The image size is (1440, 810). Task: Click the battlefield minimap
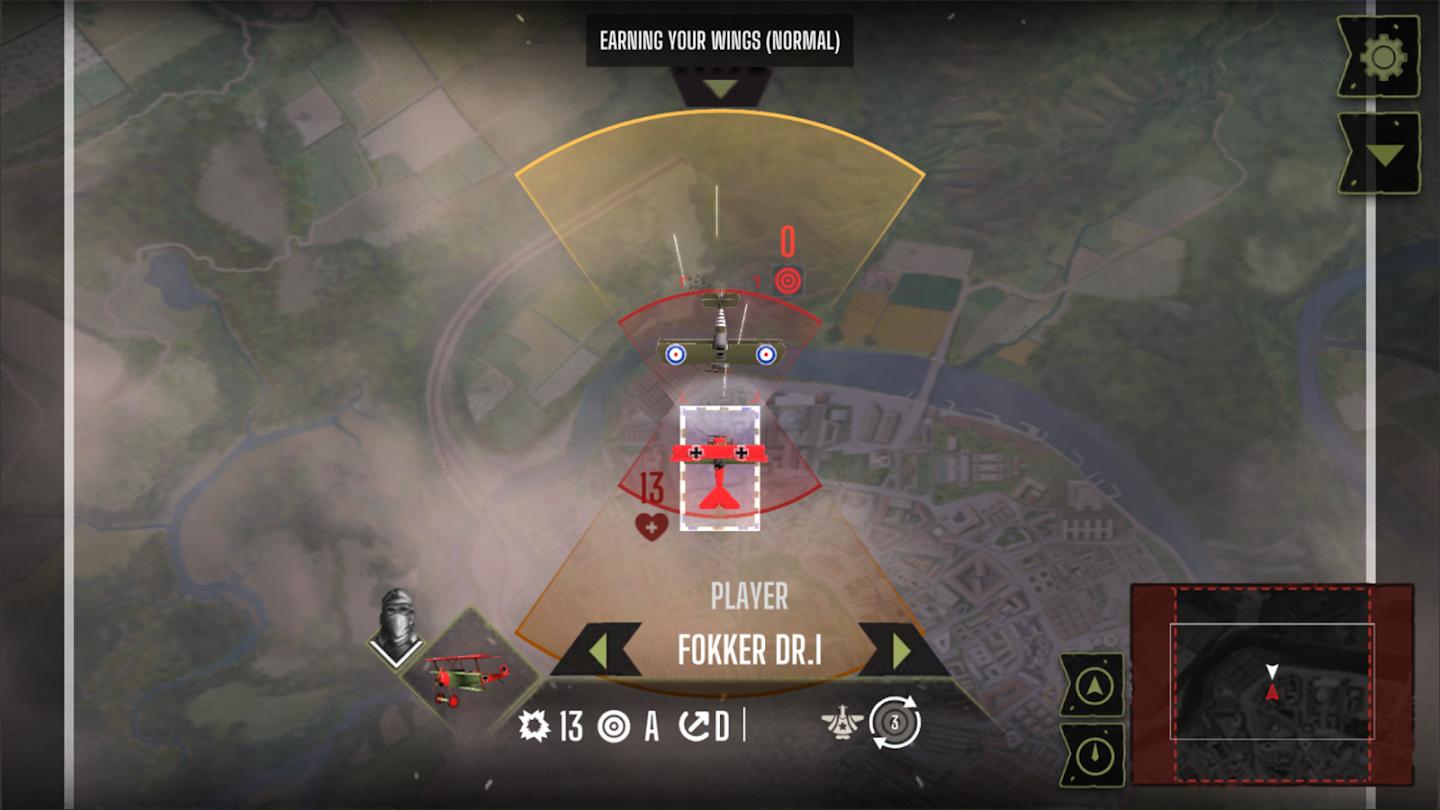(1272, 683)
